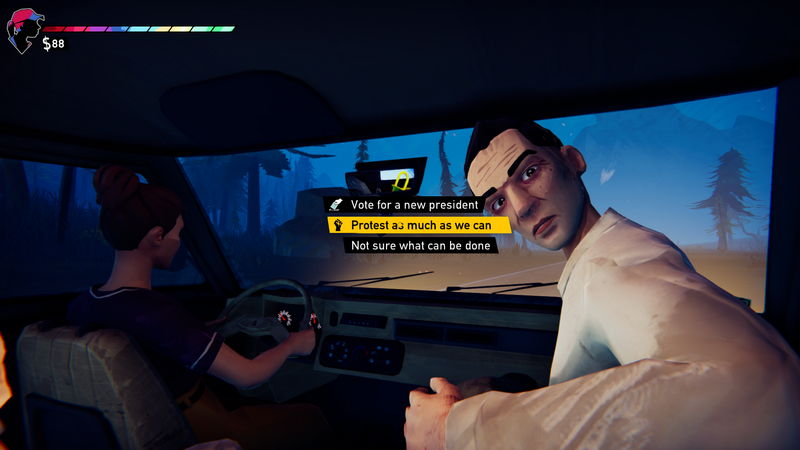Pick "Not sure what can be done" option

420,245
